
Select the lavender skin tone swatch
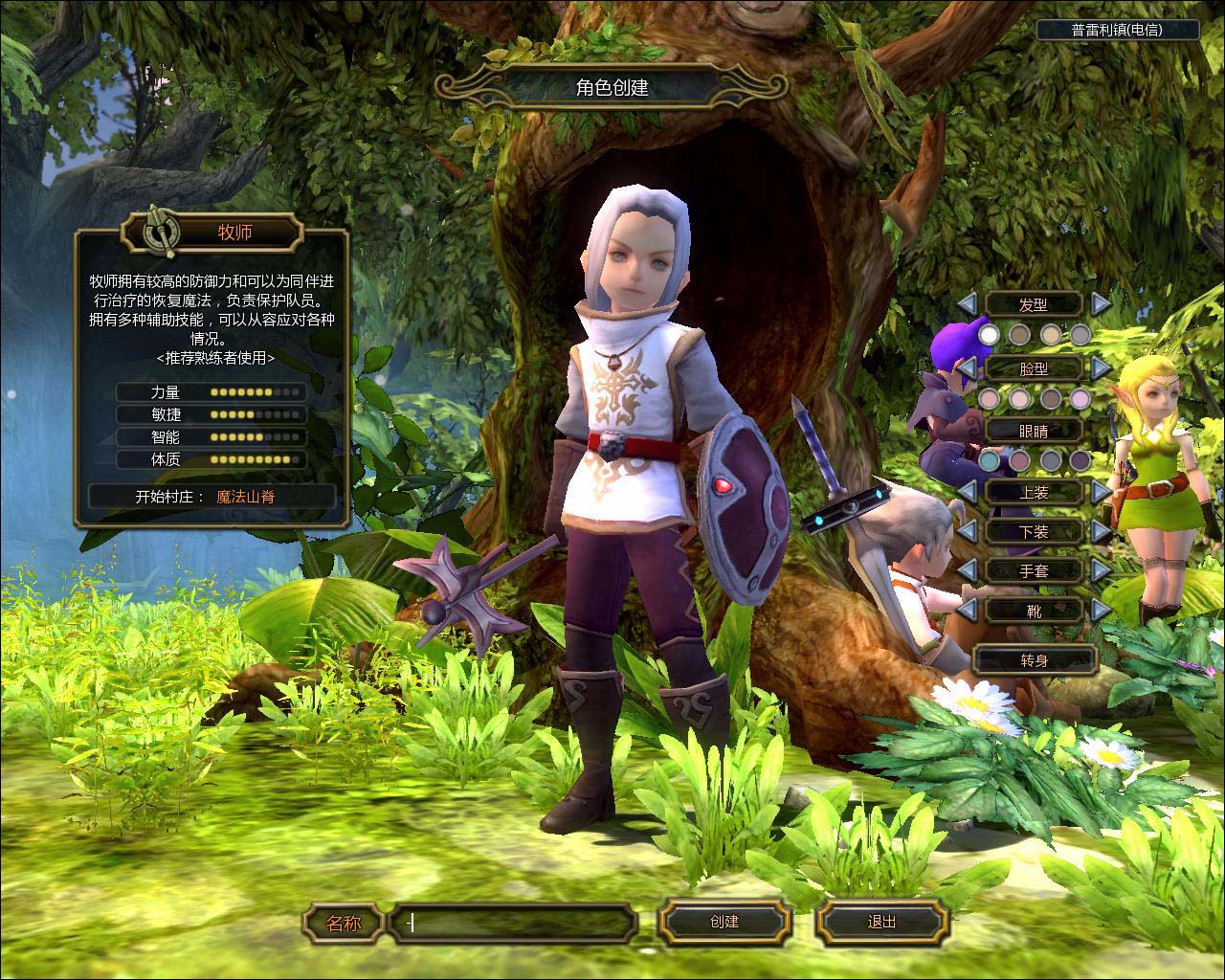click(x=1080, y=398)
